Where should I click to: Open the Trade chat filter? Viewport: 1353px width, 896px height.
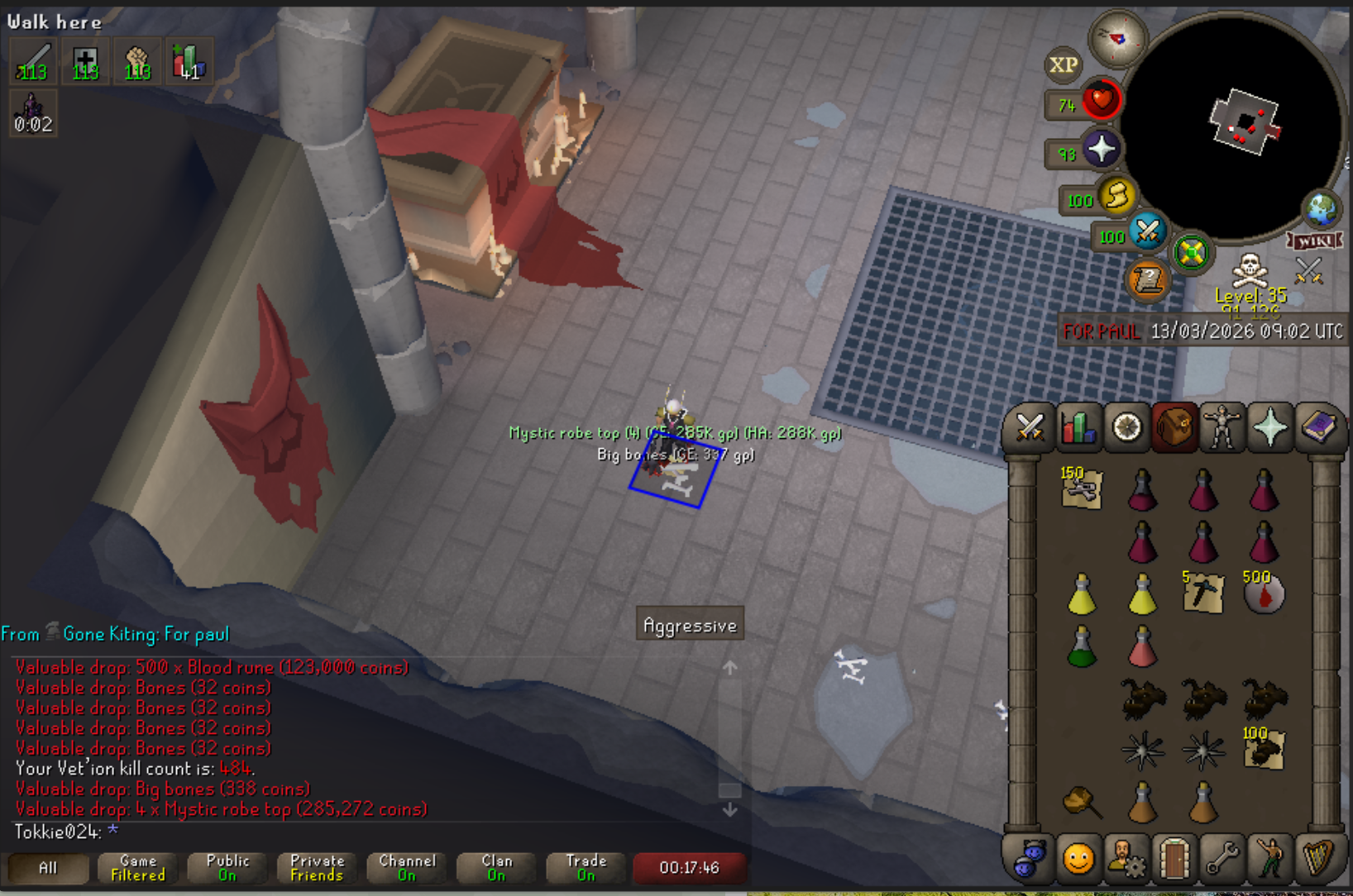click(x=586, y=868)
